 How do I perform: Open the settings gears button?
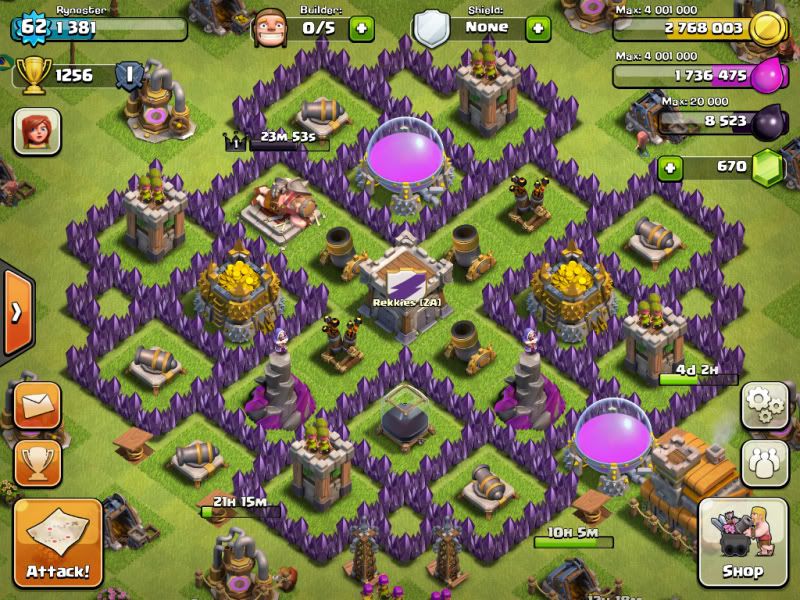pyautogui.click(x=764, y=405)
